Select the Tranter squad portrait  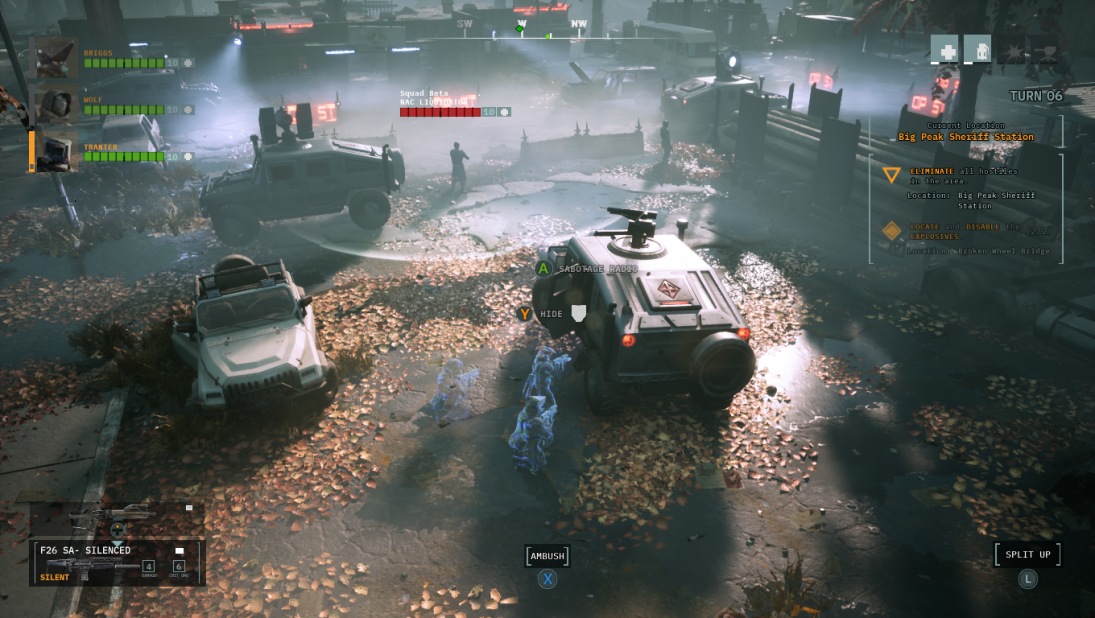(56, 152)
